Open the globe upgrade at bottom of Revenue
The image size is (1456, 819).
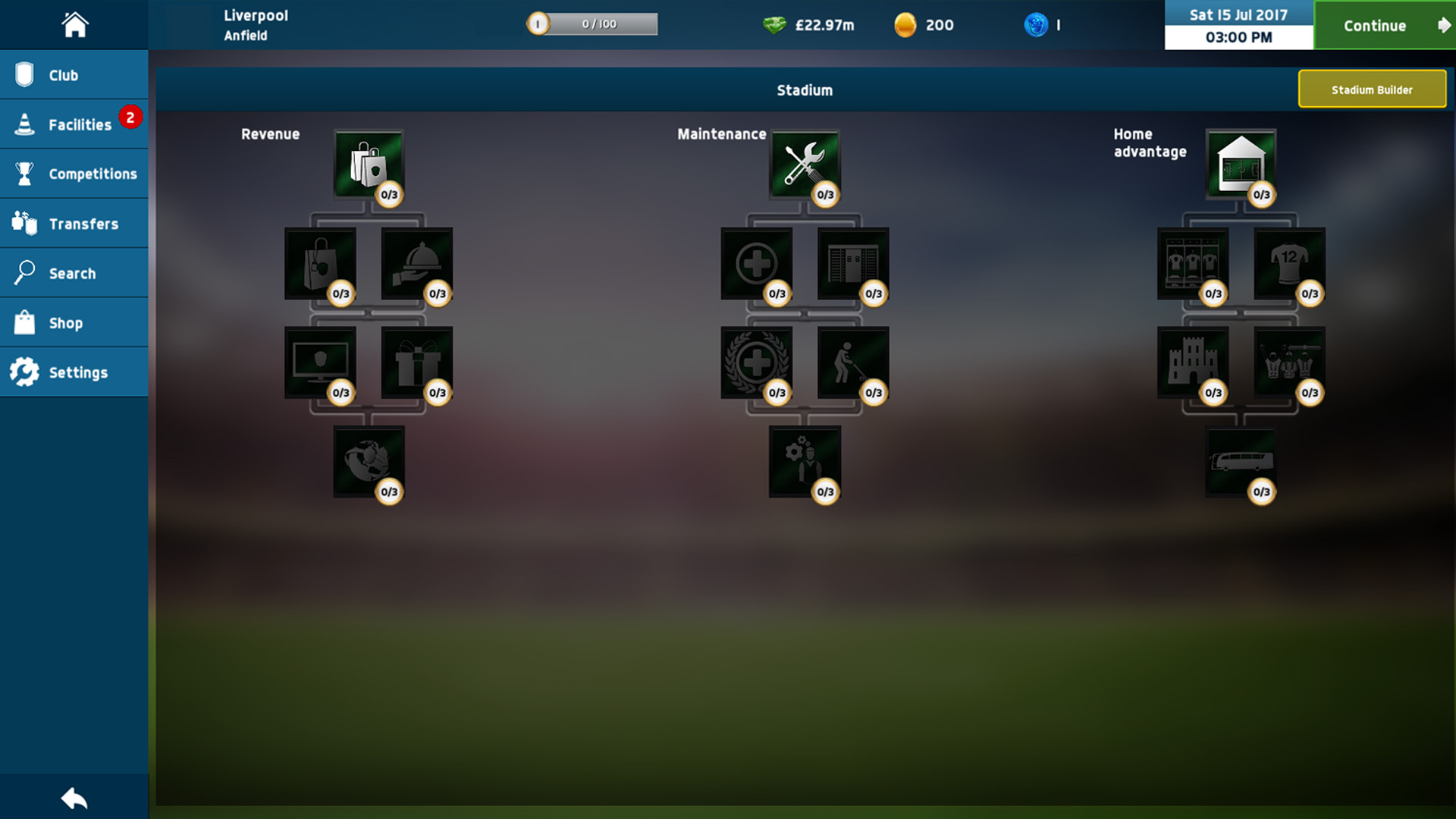click(369, 461)
